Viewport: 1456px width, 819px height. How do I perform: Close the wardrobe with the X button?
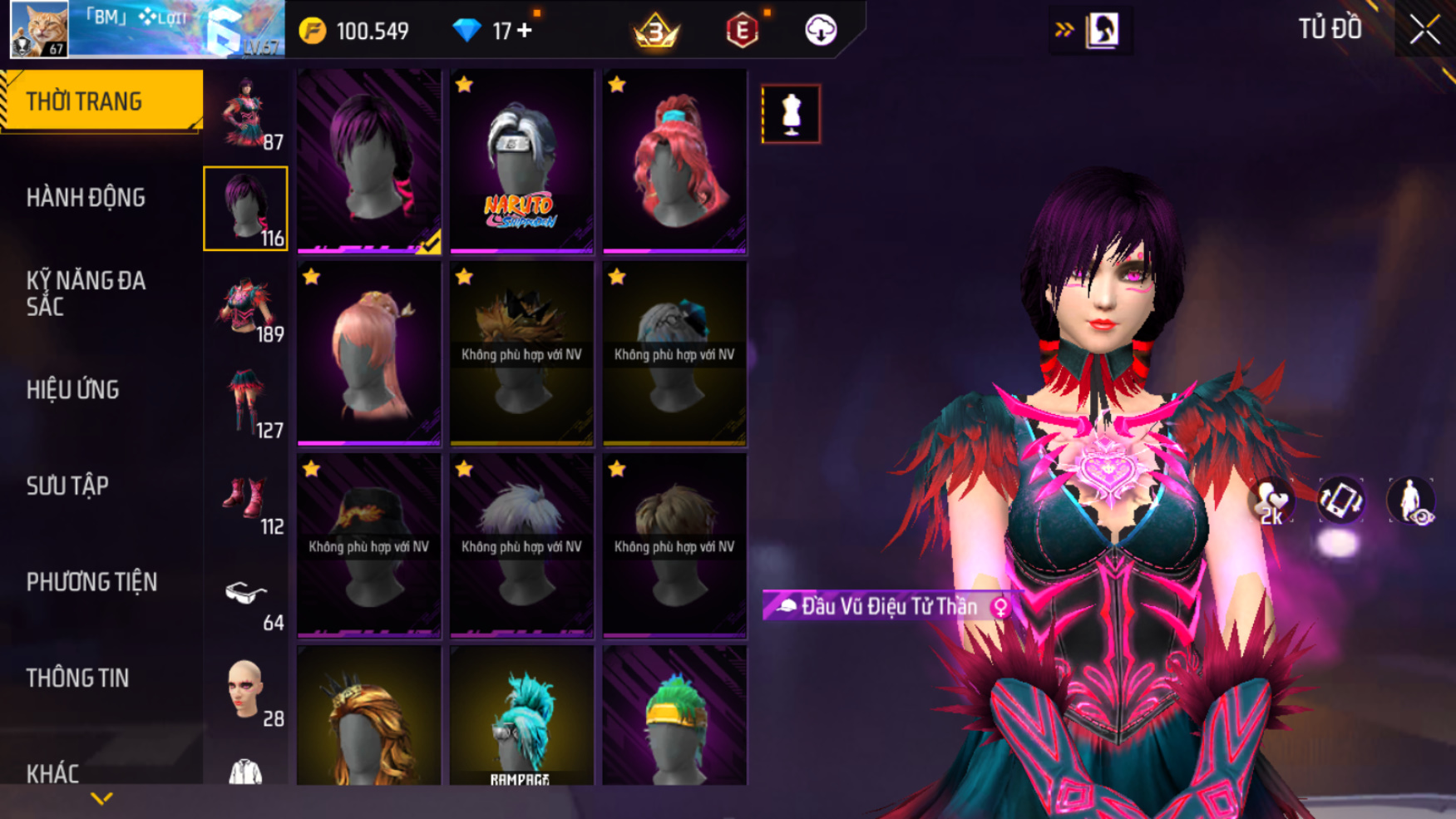pyautogui.click(x=1424, y=31)
